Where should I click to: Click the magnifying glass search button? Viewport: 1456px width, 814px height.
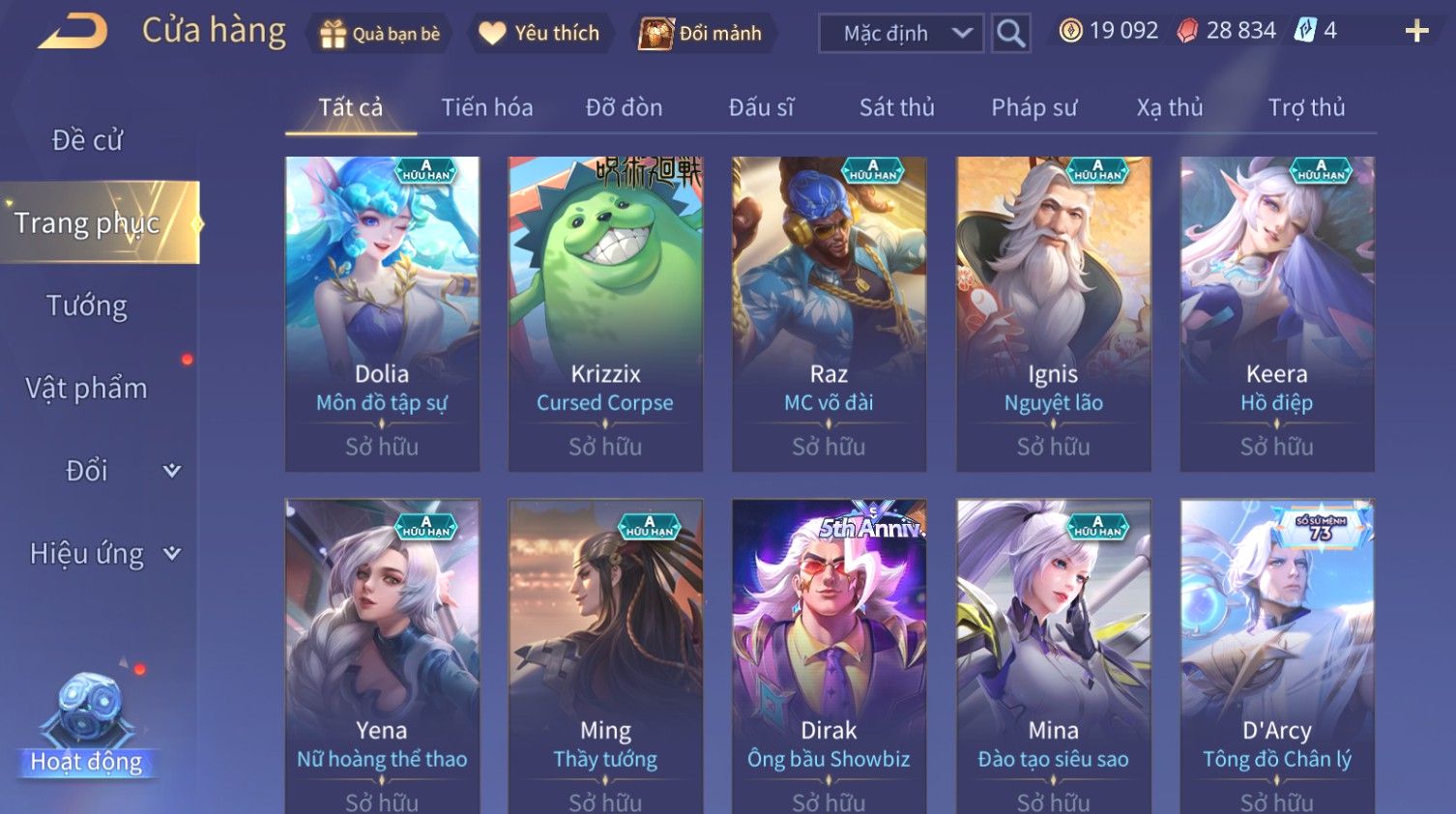pyautogui.click(x=1010, y=34)
